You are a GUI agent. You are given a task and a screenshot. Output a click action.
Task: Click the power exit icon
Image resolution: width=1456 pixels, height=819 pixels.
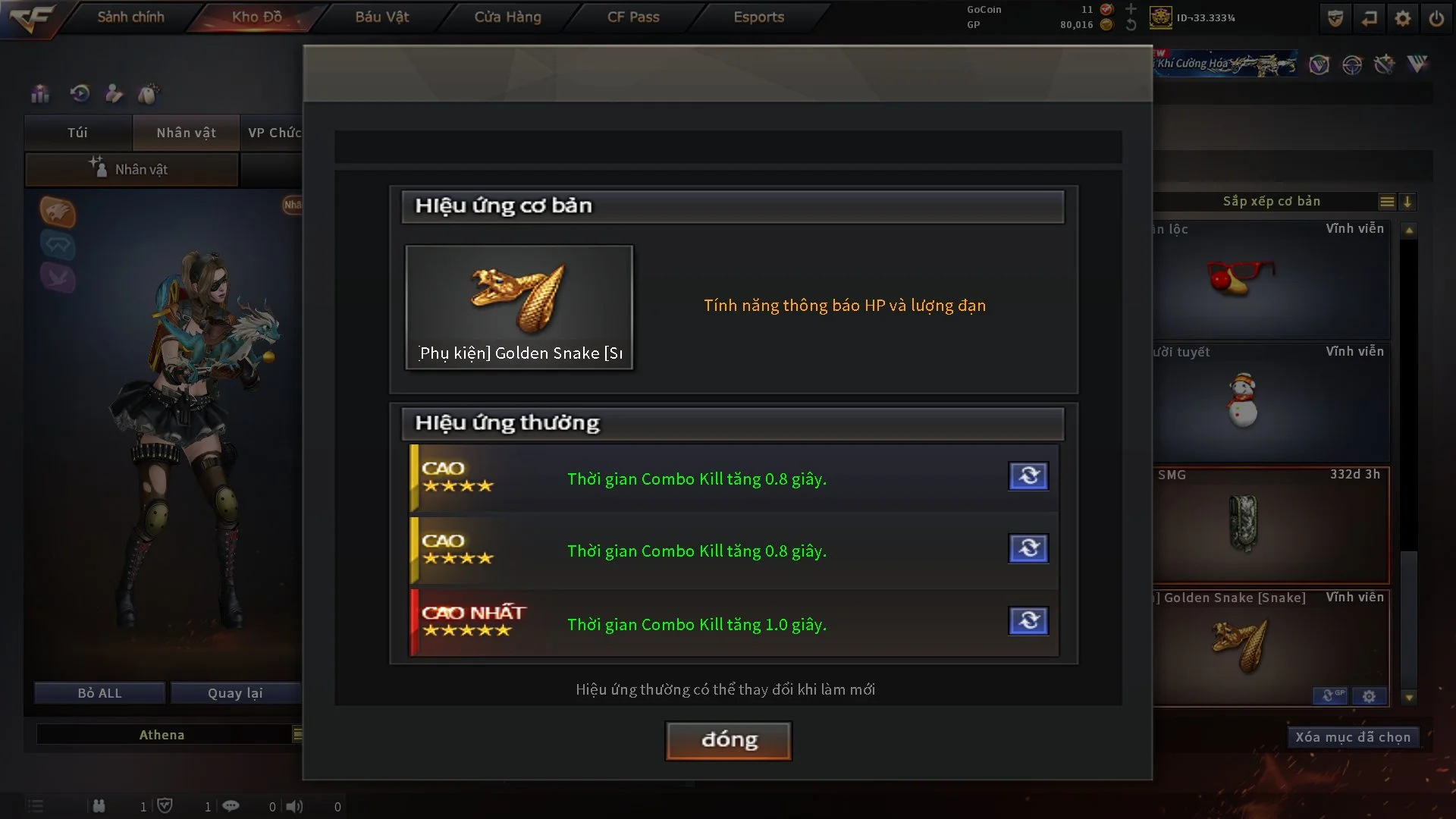coord(1436,18)
